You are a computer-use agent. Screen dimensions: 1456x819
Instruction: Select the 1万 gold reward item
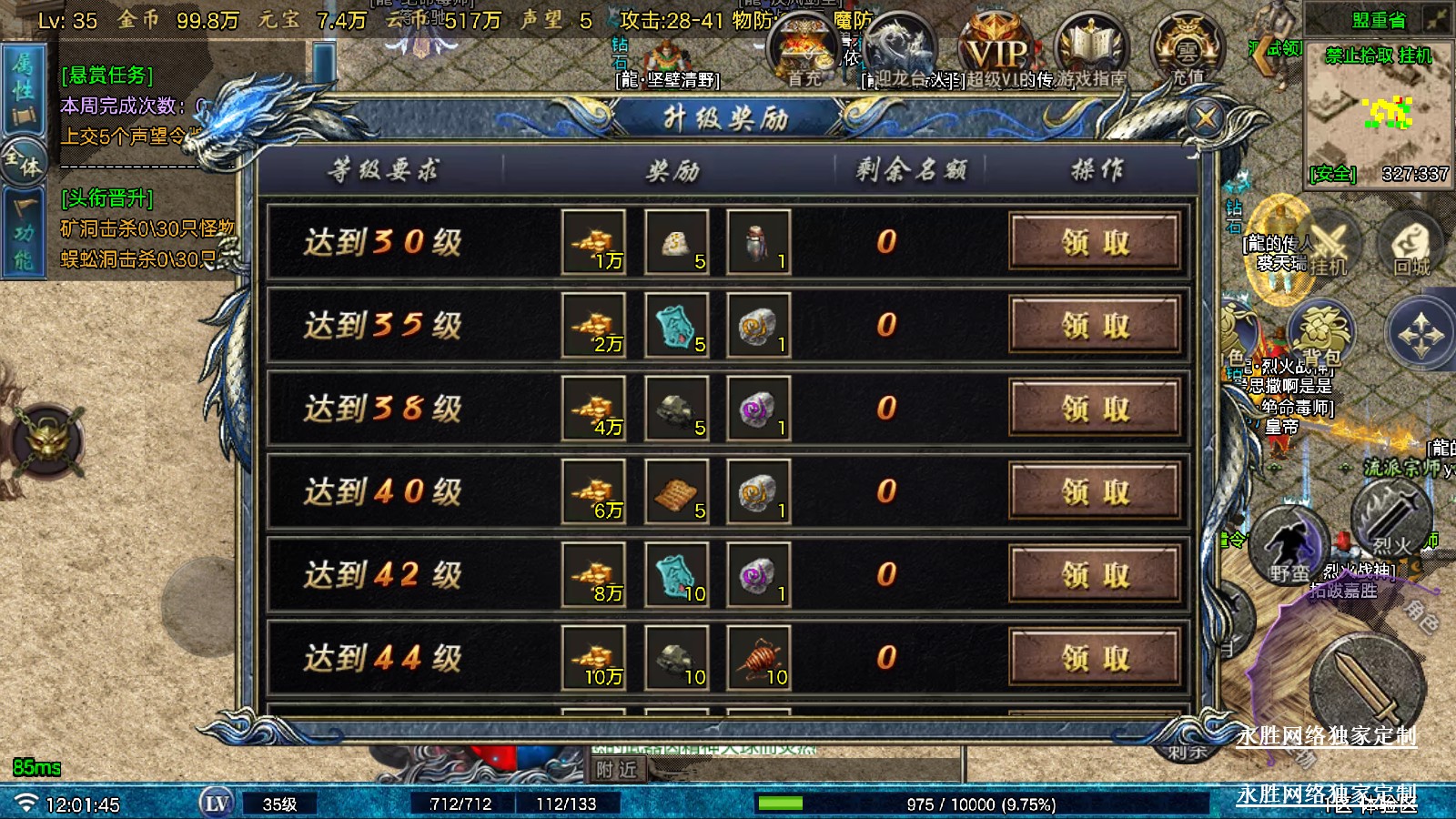[594, 242]
